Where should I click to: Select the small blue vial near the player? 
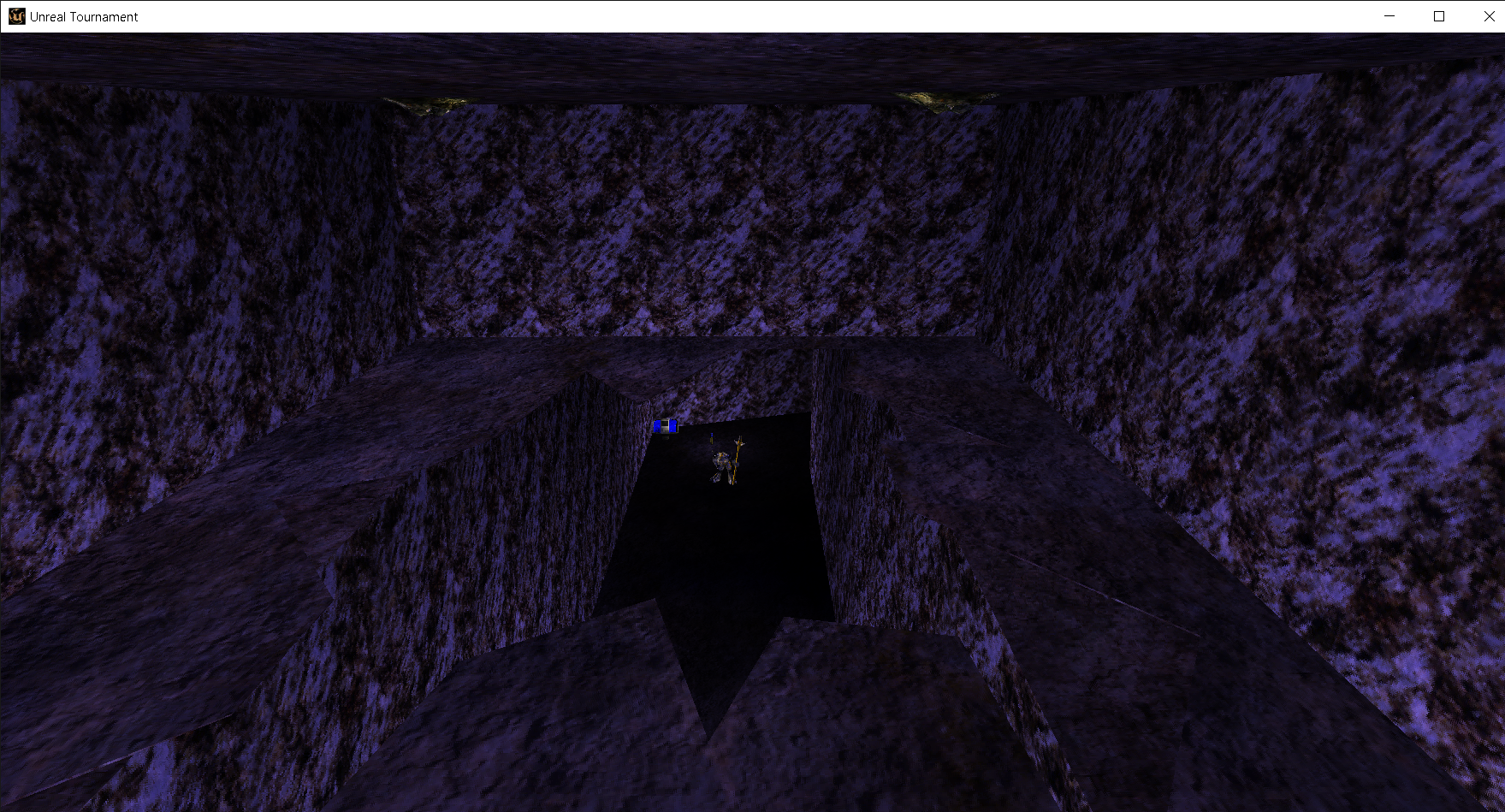tap(712, 436)
